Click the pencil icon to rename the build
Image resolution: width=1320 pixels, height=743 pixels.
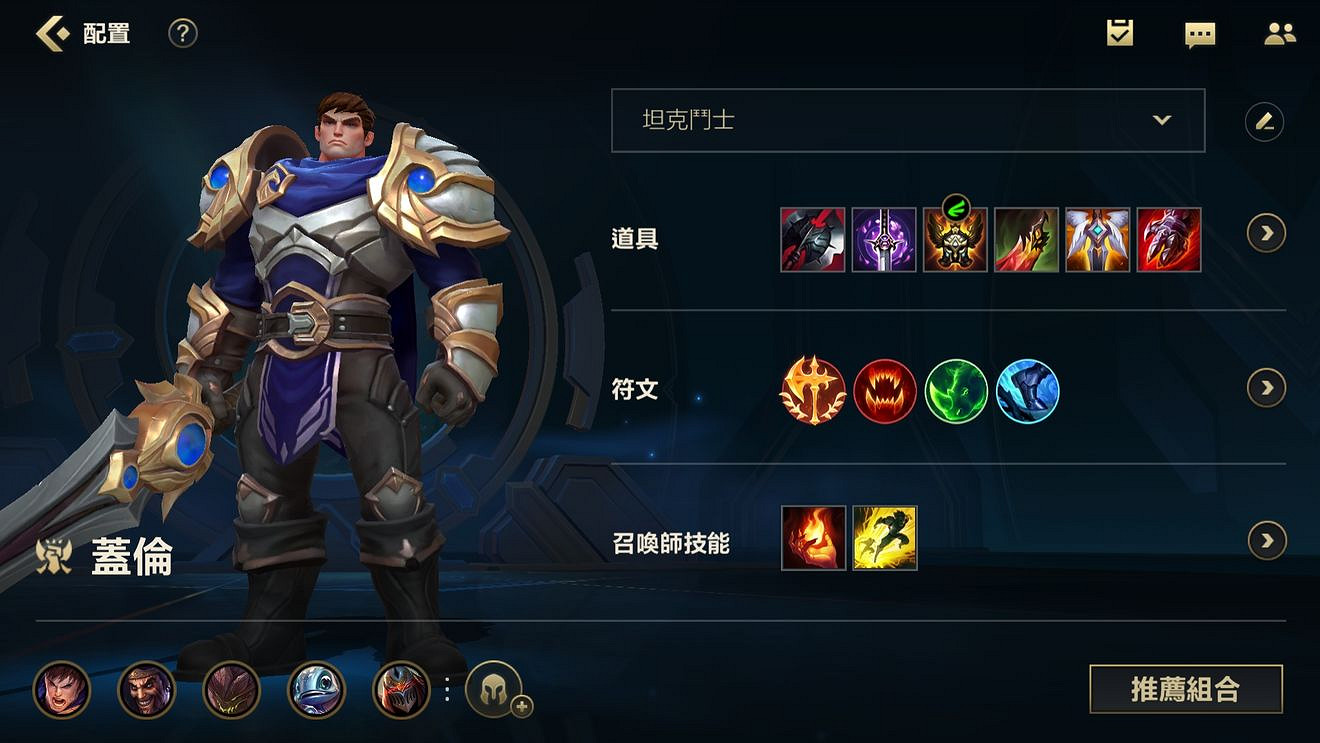click(x=1265, y=121)
